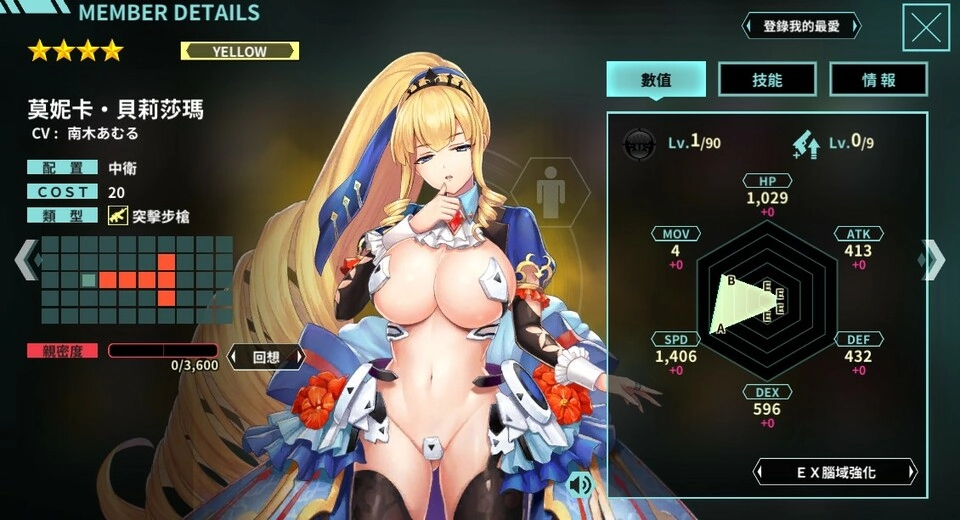Go to next member with right arrow

[x=932, y=260]
